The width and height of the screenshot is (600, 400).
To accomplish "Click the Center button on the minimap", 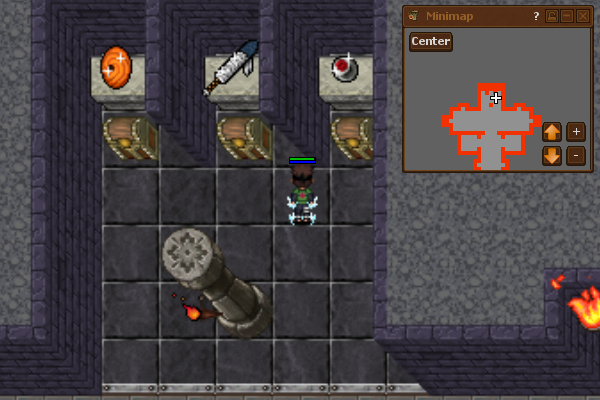I will pyautogui.click(x=430, y=42).
